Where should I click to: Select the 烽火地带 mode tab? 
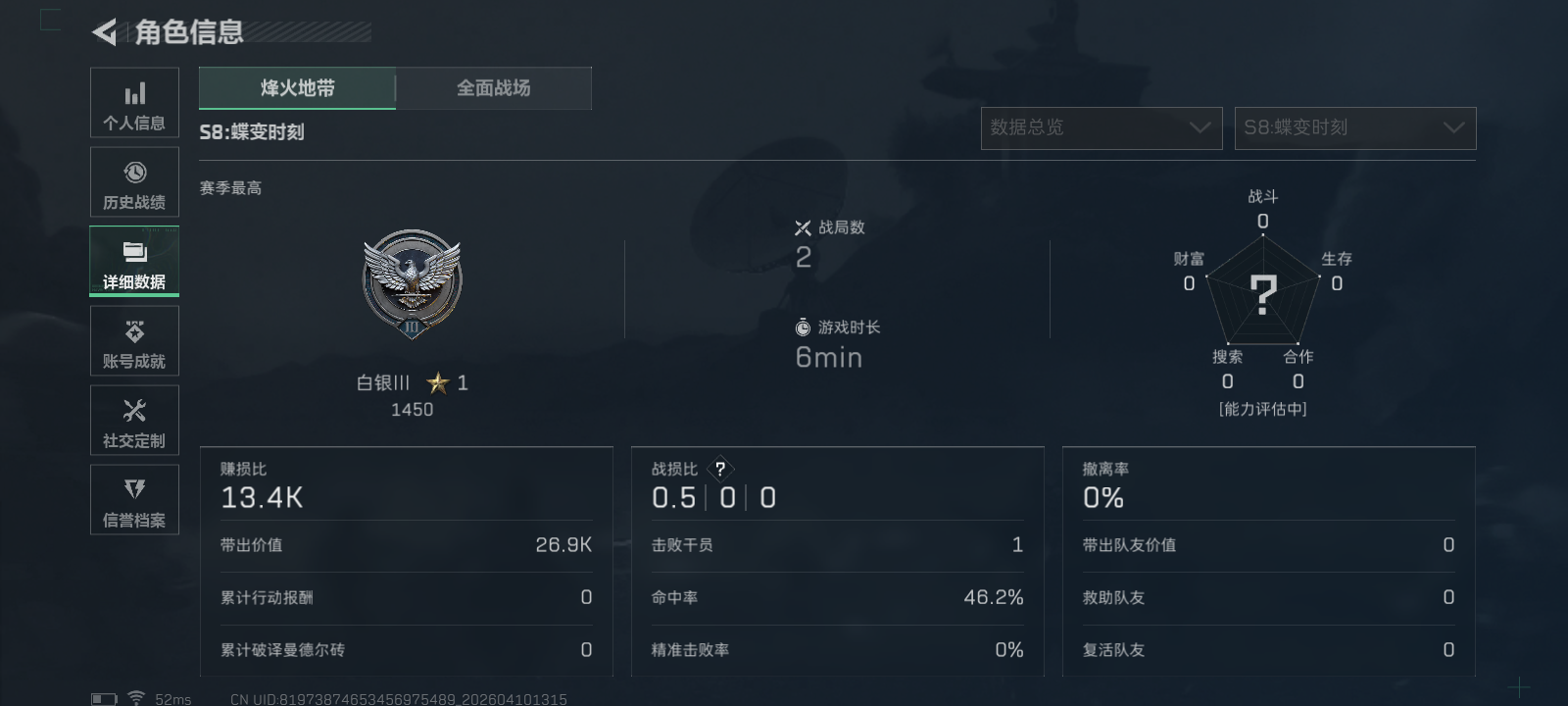tap(296, 87)
